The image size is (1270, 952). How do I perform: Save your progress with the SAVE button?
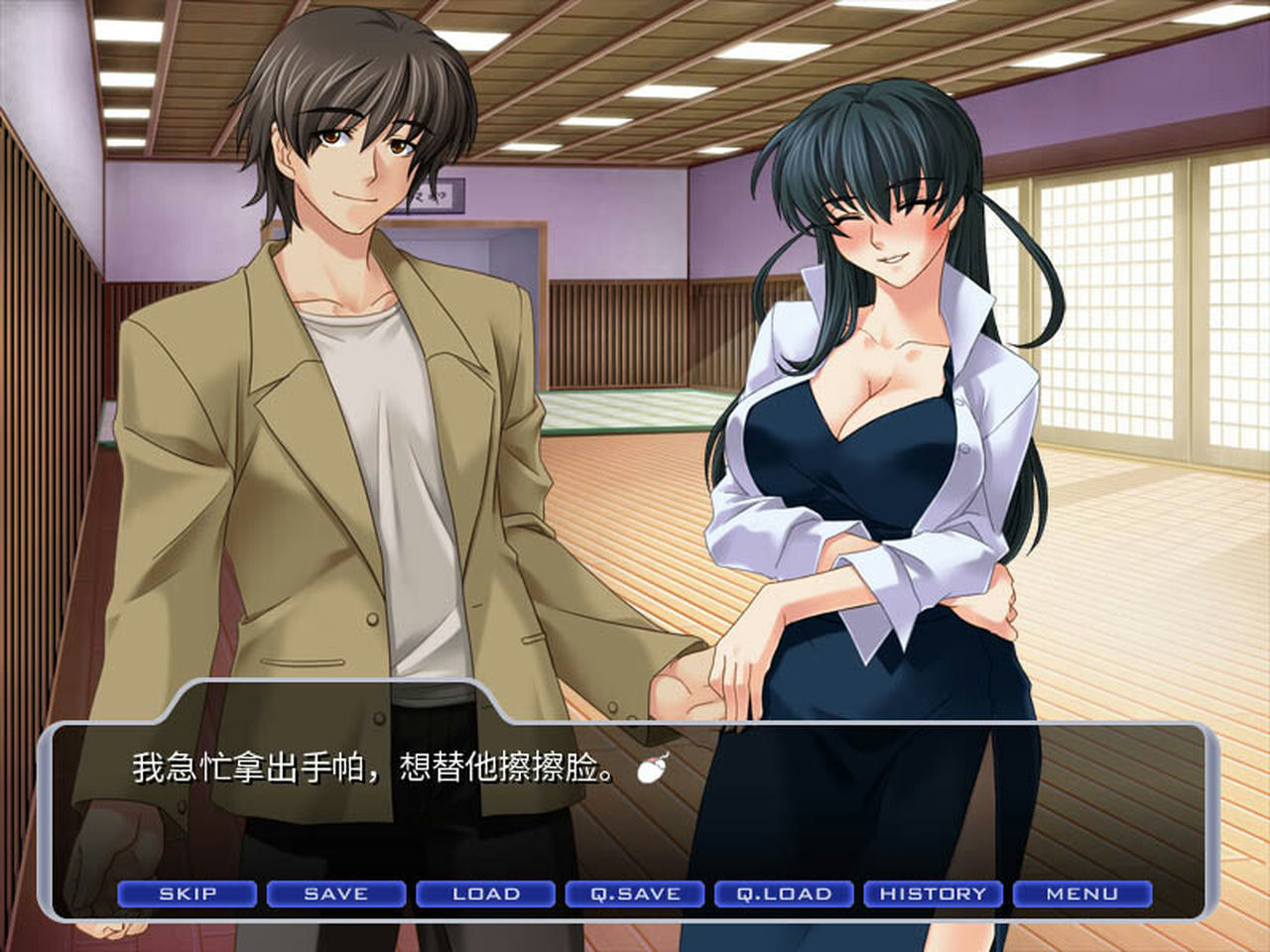(335, 893)
